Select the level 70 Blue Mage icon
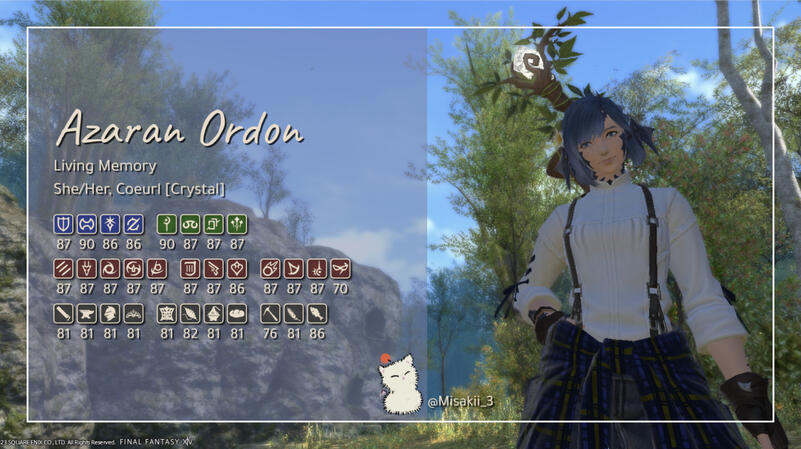Image resolution: width=801 pixels, height=449 pixels. pos(340,268)
